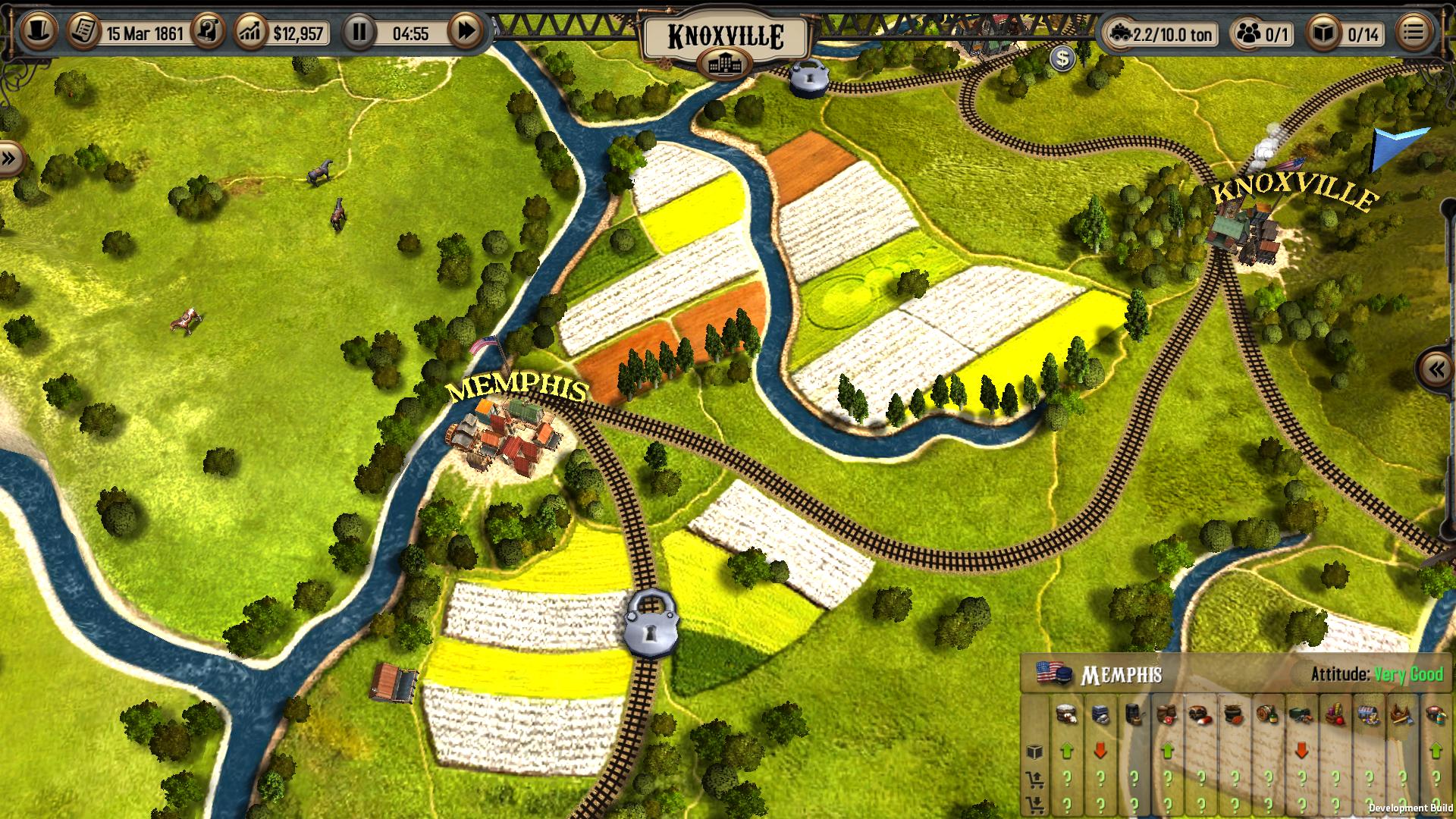Select the cotton goods column in Memphis
The image size is (1456, 819).
click(x=1066, y=714)
